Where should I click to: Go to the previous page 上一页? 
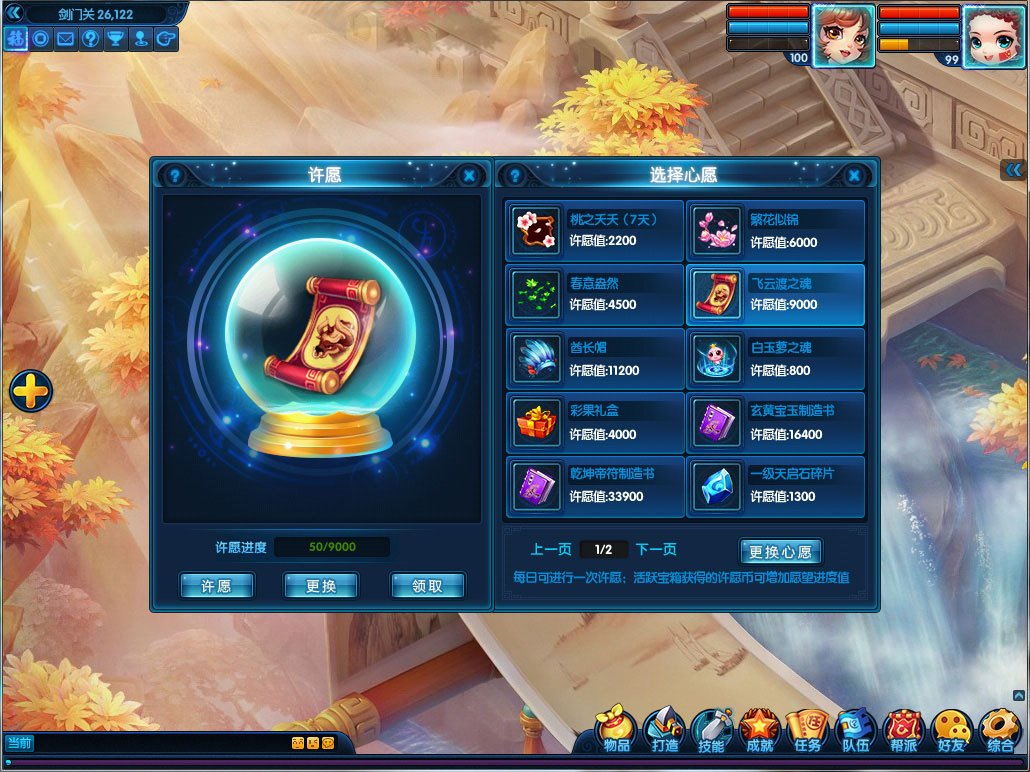coord(551,549)
